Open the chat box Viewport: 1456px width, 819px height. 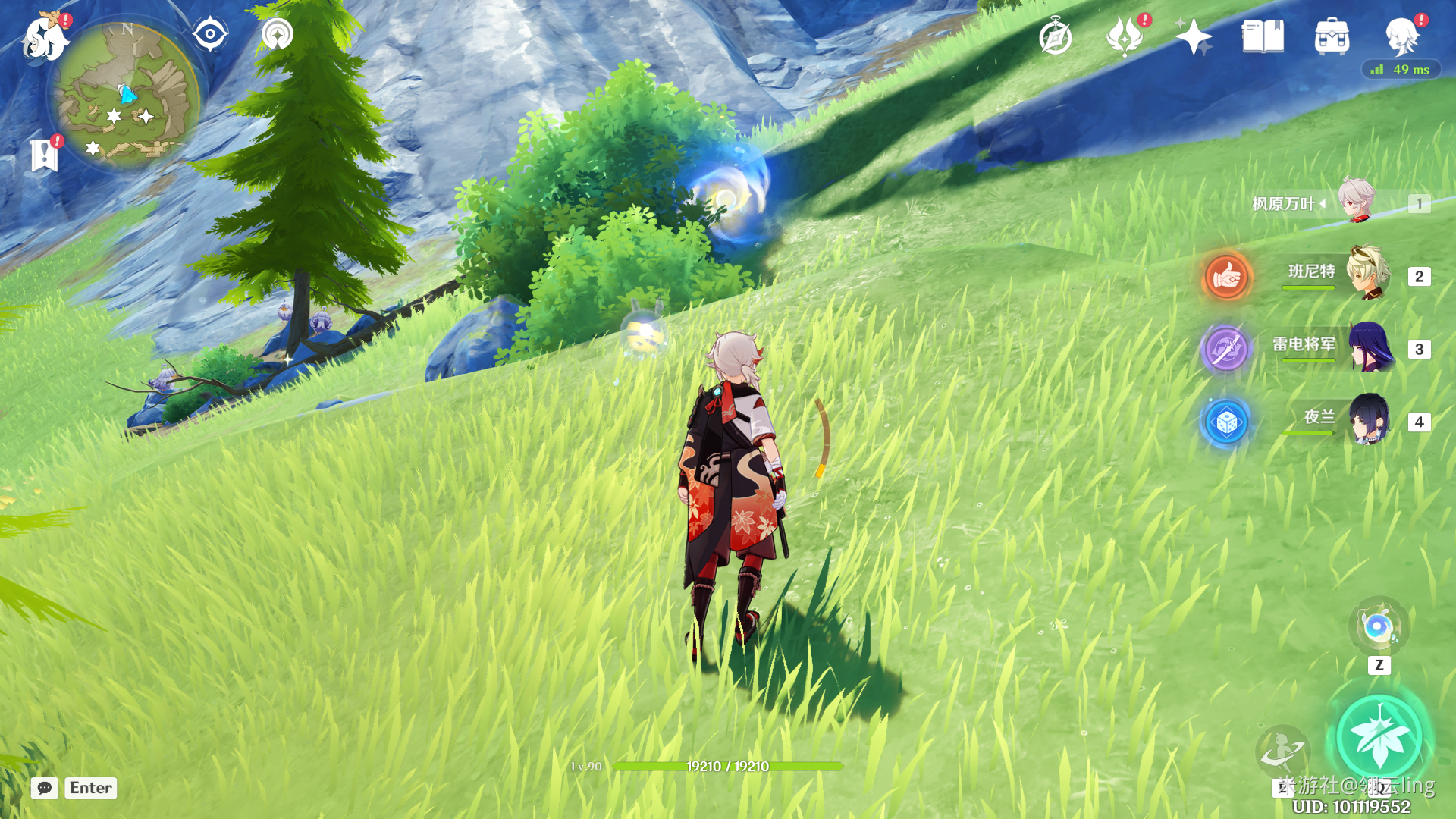coord(45,788)
